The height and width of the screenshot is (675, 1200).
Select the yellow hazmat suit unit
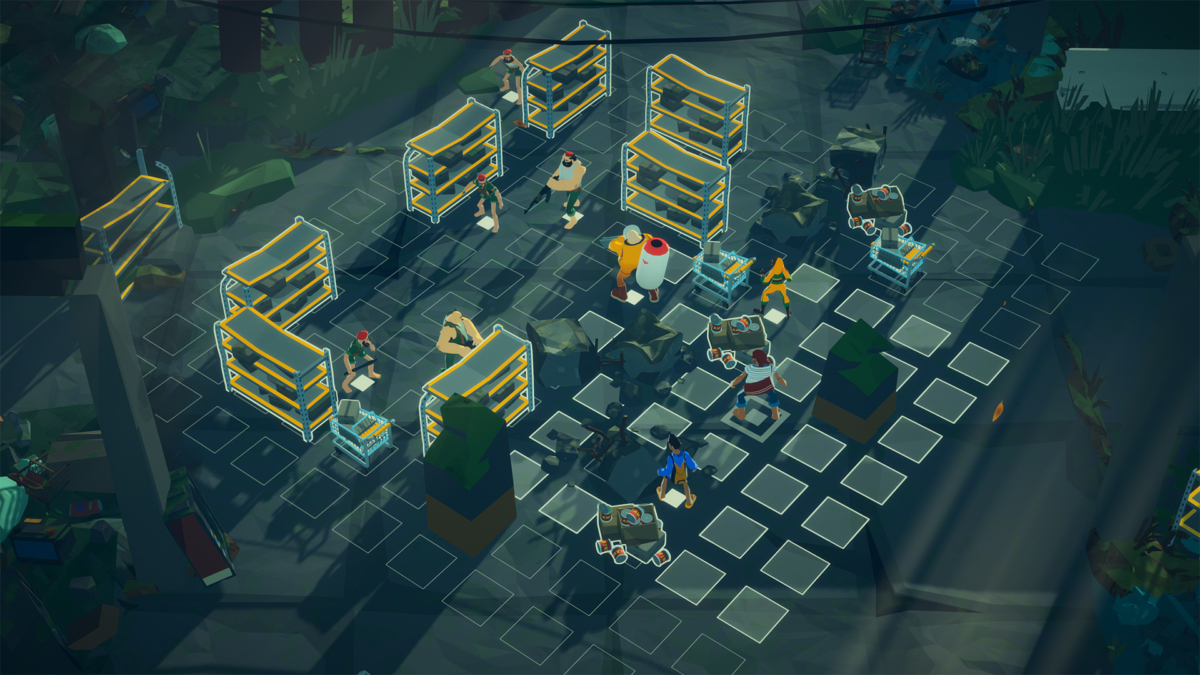pyautogui.click(x=630, y=261)
